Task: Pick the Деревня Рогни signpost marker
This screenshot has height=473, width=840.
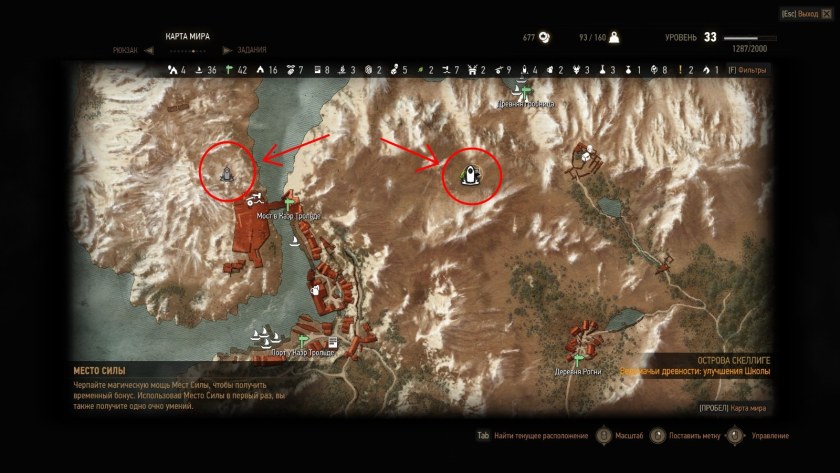Action: (578, 357)
